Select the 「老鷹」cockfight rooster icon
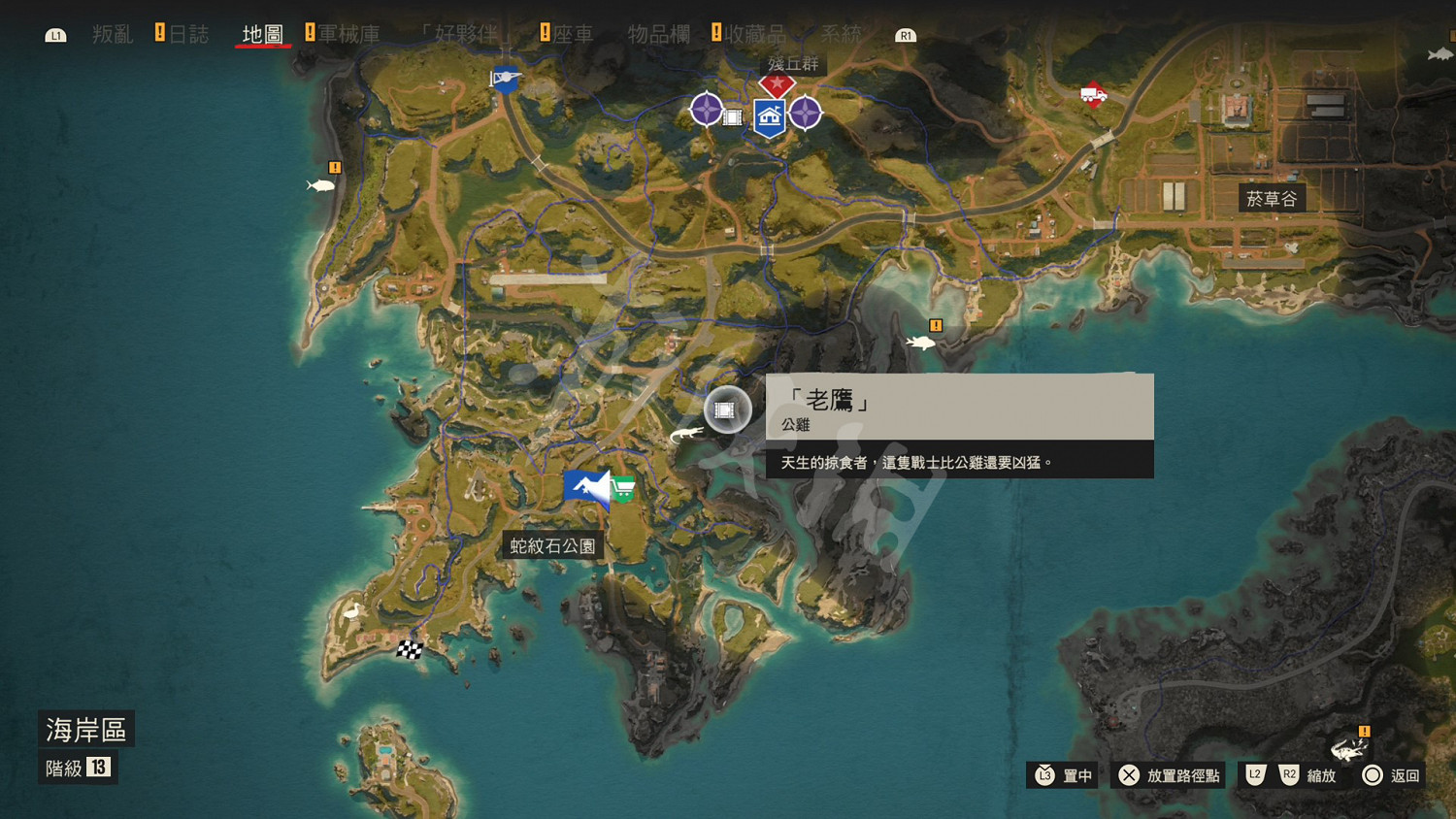 click(725, 409)
